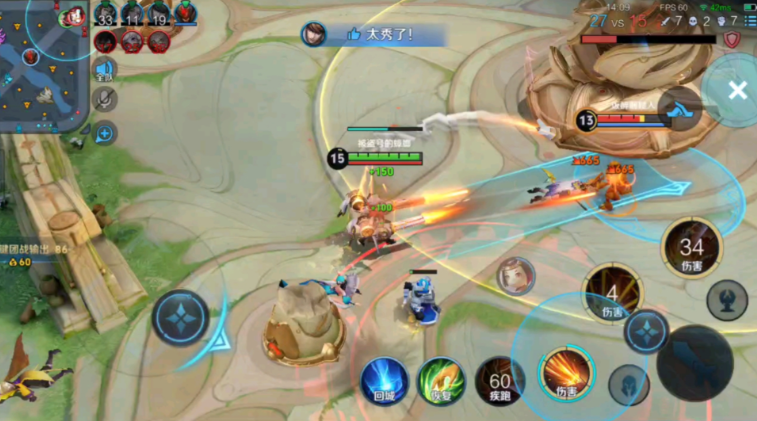Use the 恢复 heal skill
Image resolution: width=757 pixels, height=421 pixels.
pyautogui.click(x=441, y=381)
